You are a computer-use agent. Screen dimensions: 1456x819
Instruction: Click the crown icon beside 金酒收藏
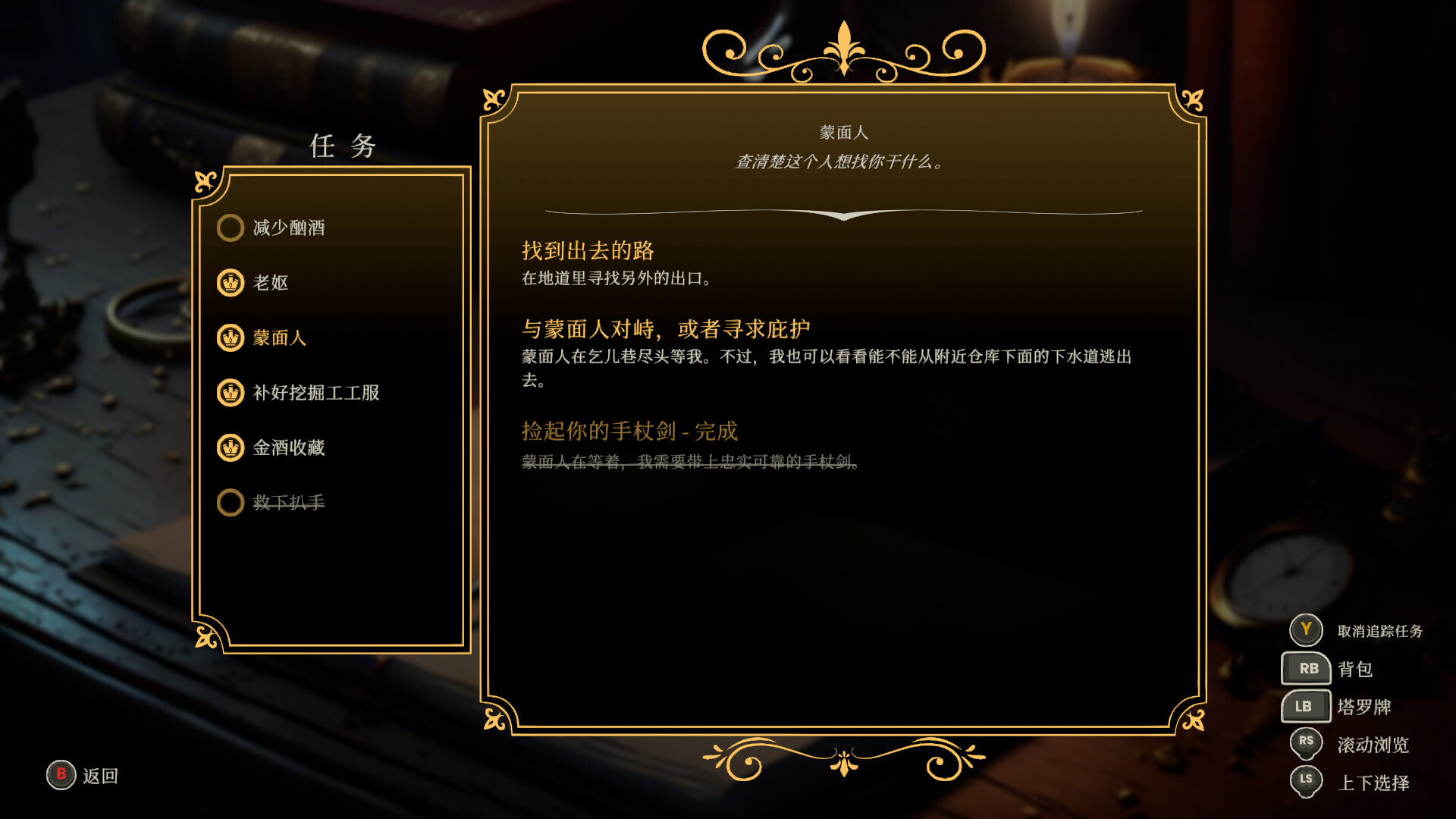231,448
